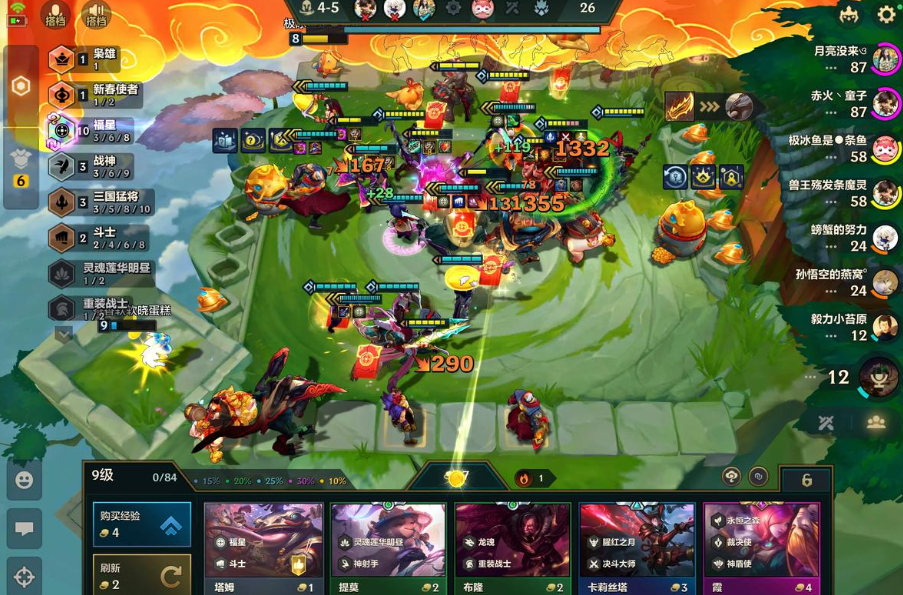Open the settings gear
Image resolution: width=903 pixels, height=595 pixels.
pos(886,15)
